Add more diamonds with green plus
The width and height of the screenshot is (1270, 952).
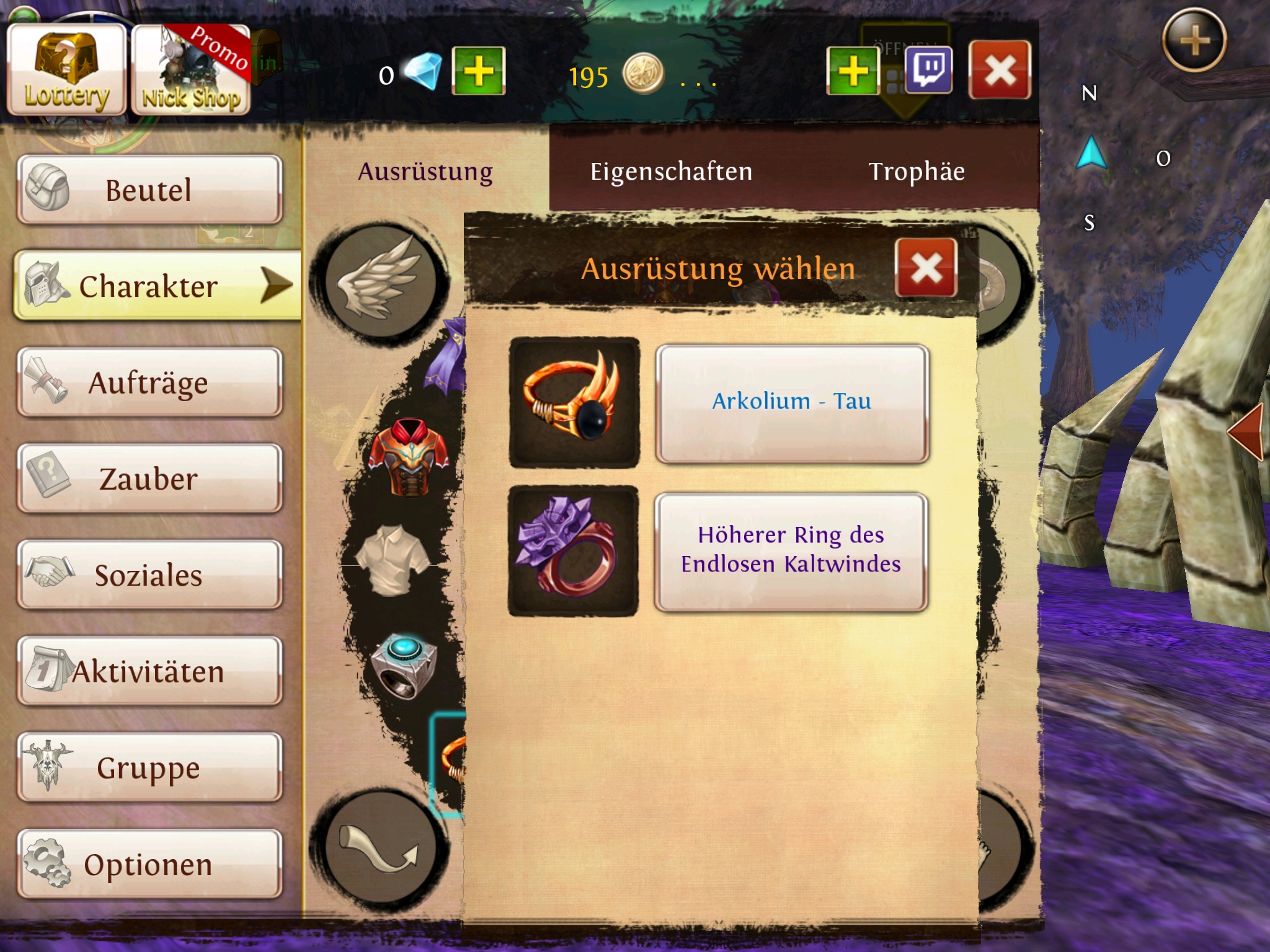tap(478, 71)
